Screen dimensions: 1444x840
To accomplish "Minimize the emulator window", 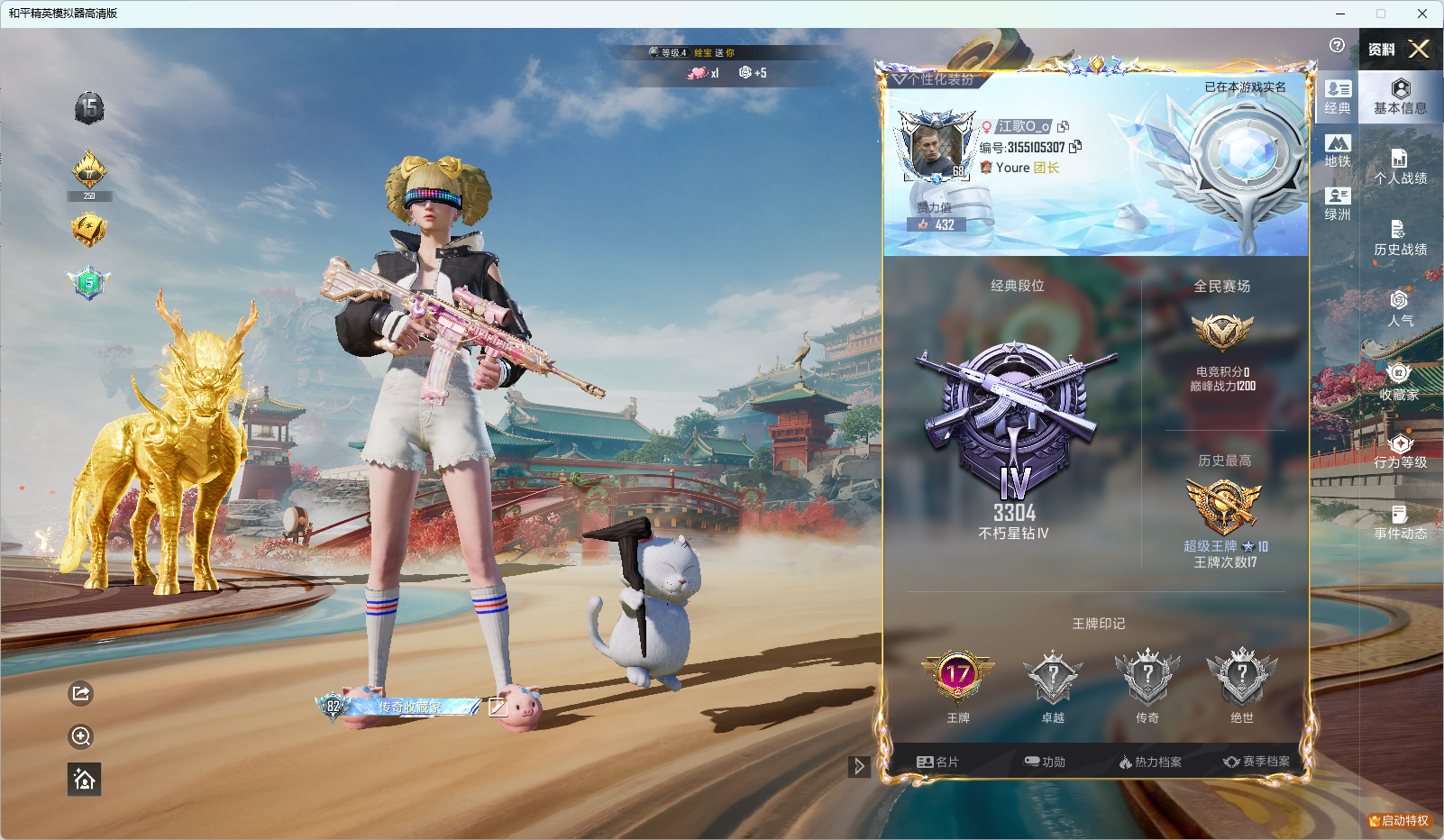I will pos(1340,14).
